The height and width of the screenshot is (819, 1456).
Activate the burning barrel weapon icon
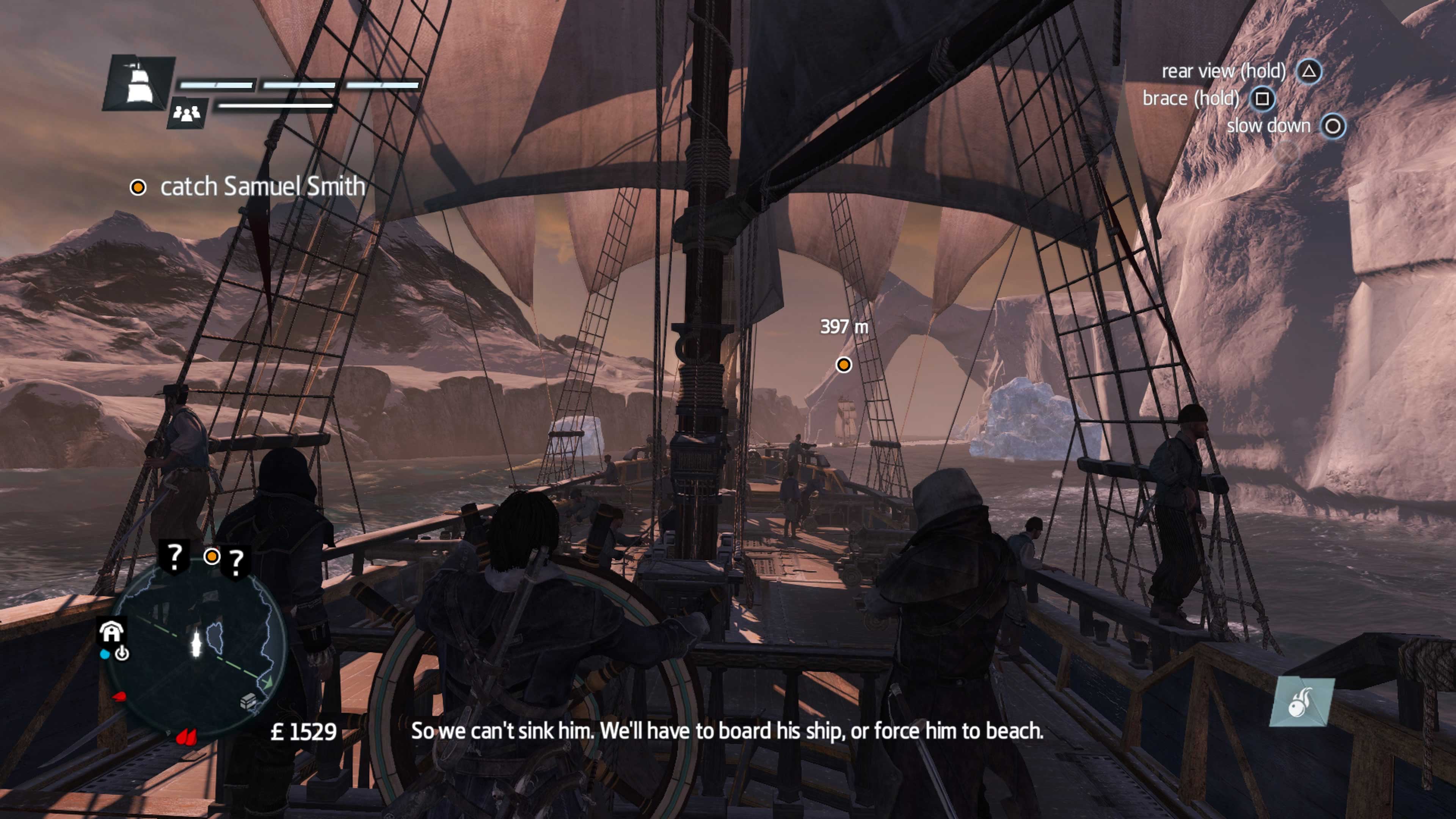(x=1301, y=703)
